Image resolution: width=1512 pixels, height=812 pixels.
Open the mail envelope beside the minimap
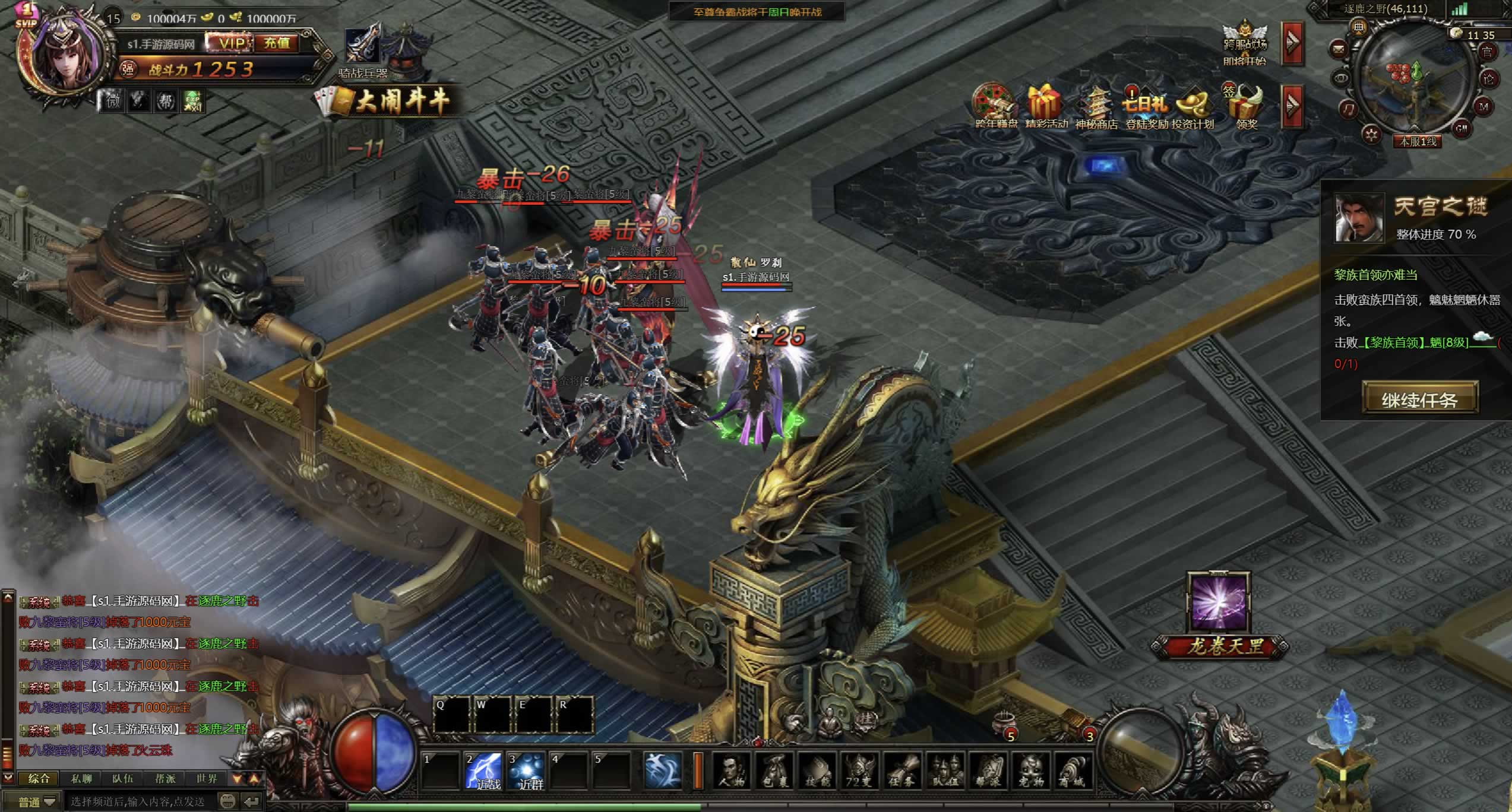click(x=1339, y=49)
